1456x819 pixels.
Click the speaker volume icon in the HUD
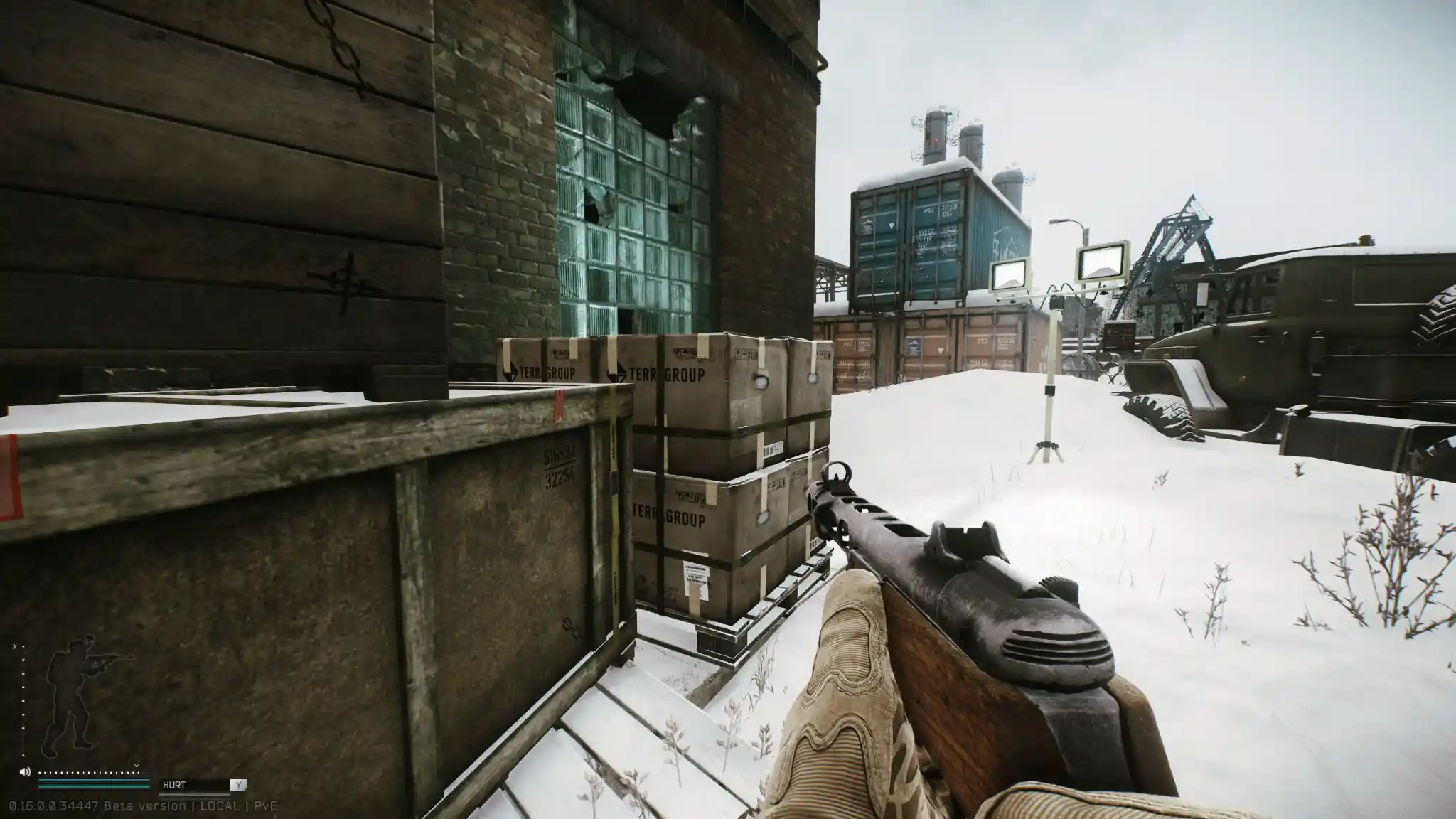[25, 771]
